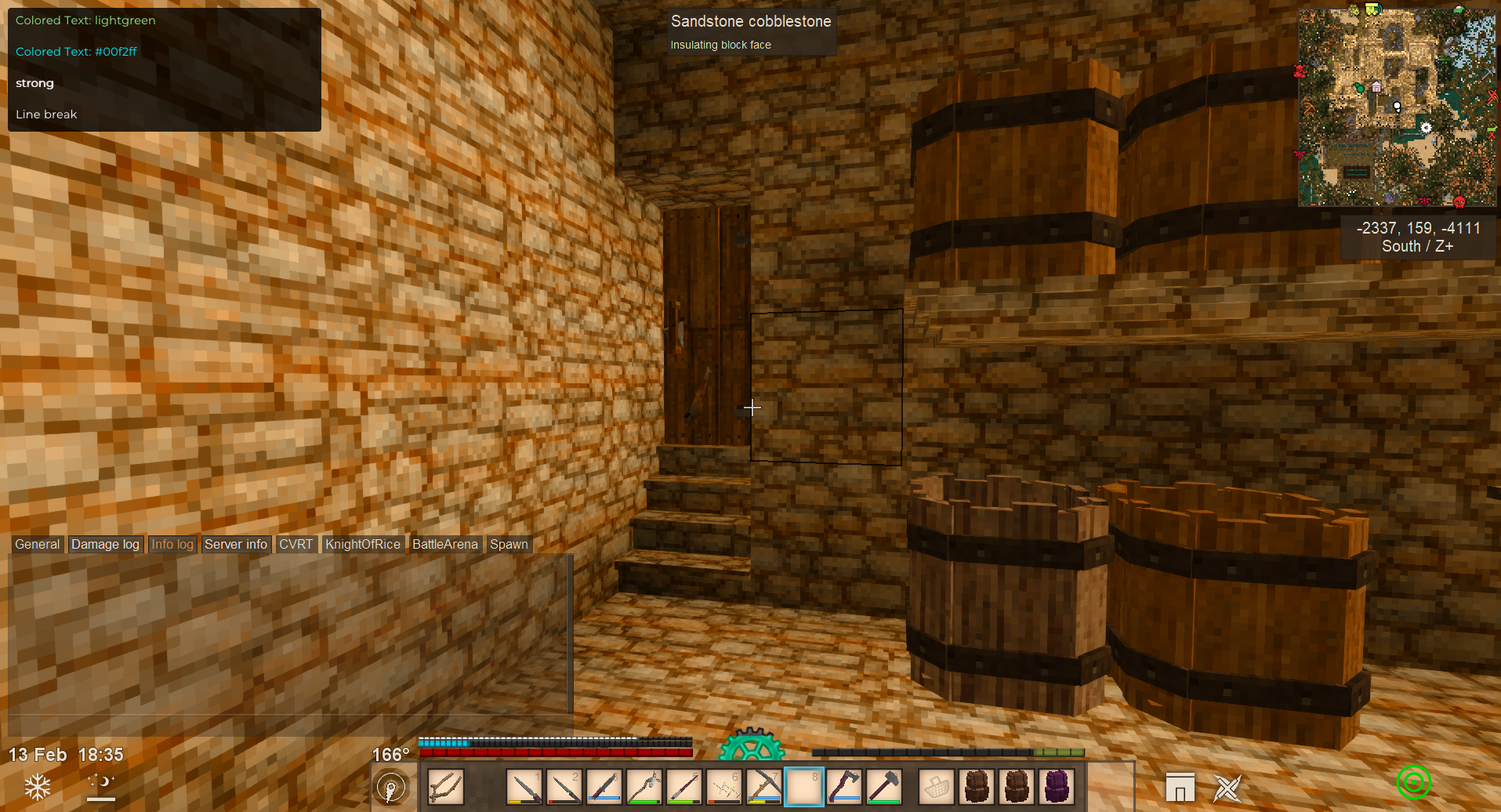This screenshot has height=812, width=1501.
Task: Click the white building HUD icon
Action: click(1180, 788)
